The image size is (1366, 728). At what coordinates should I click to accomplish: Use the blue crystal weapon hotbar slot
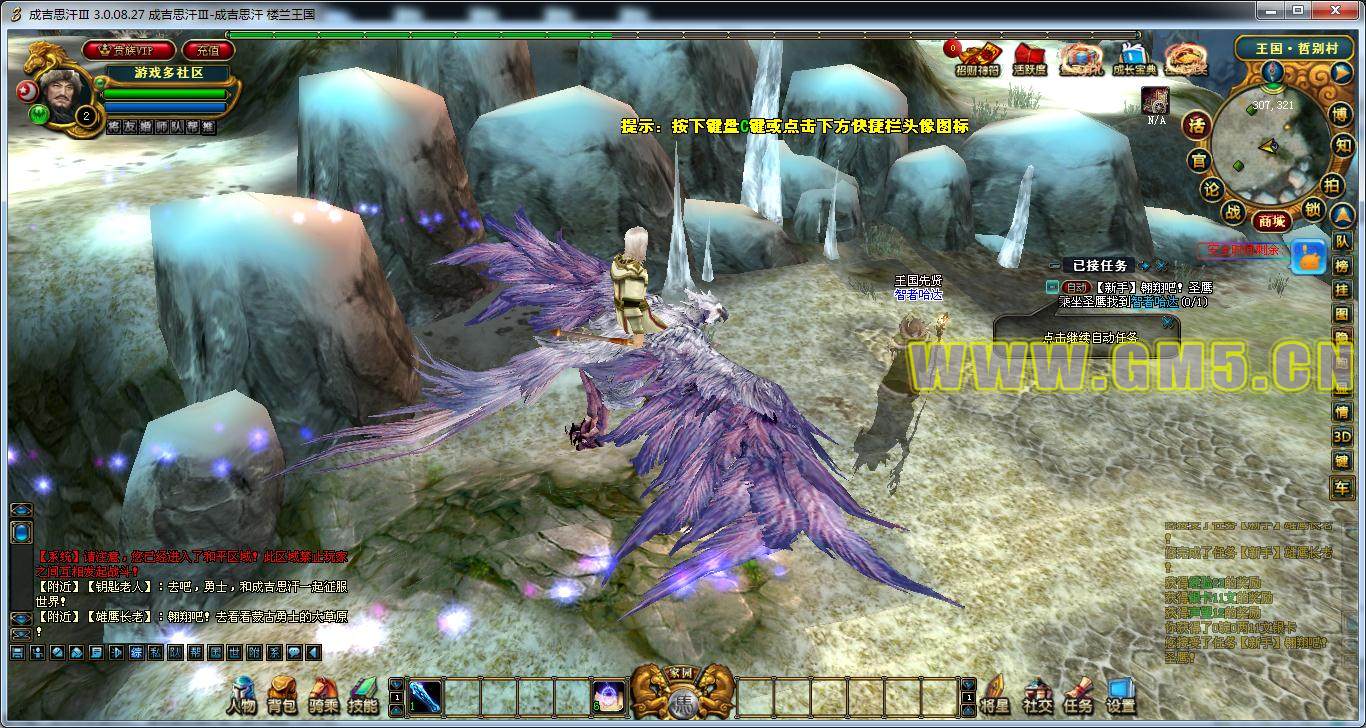click(424, 695)
